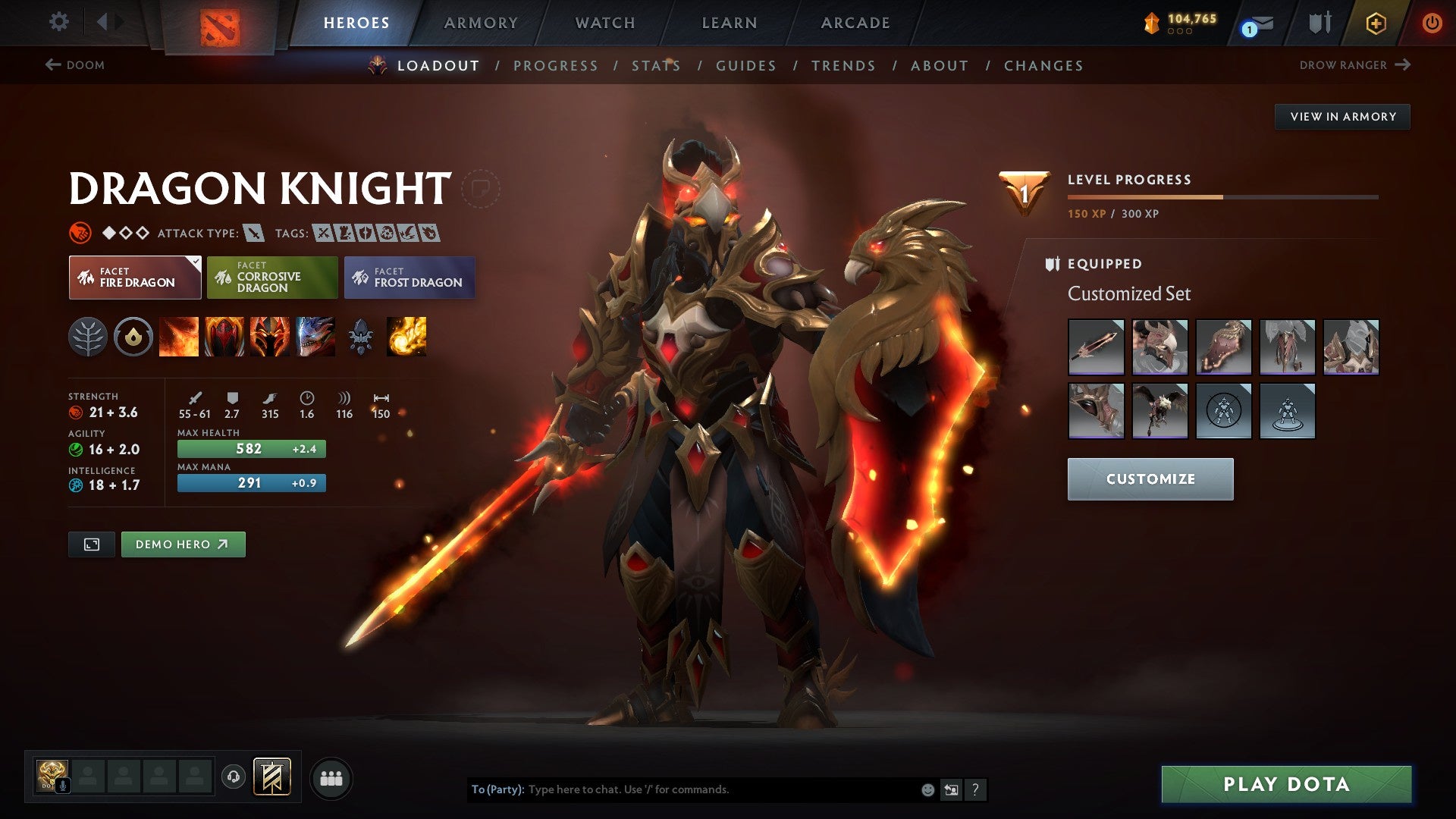This screenshot has width=1456, height=819.
Task: Open the emoticon picker in chat
Action: point(927,789)
